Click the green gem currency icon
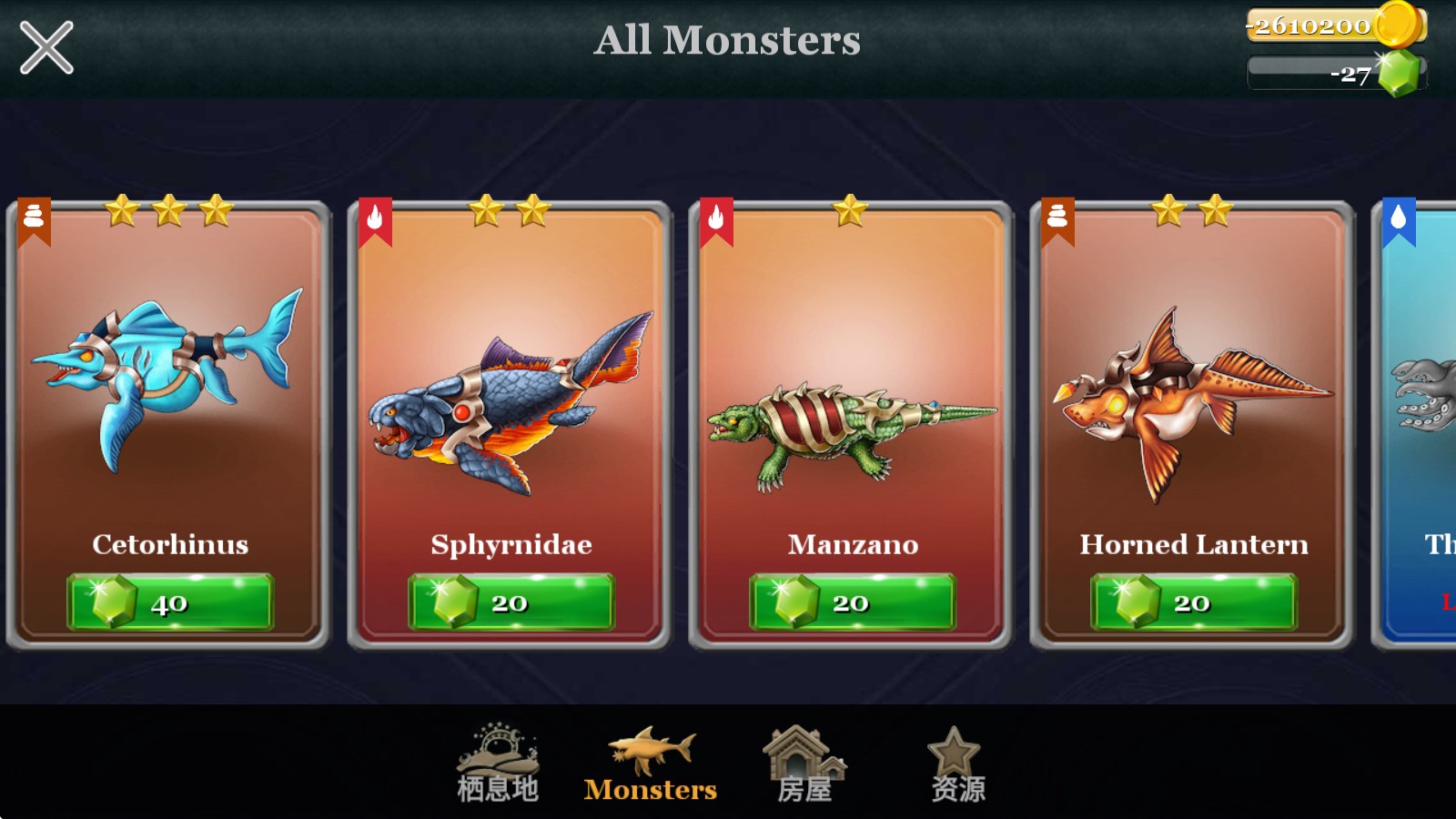The image size is (1456, 819). 1400,74
